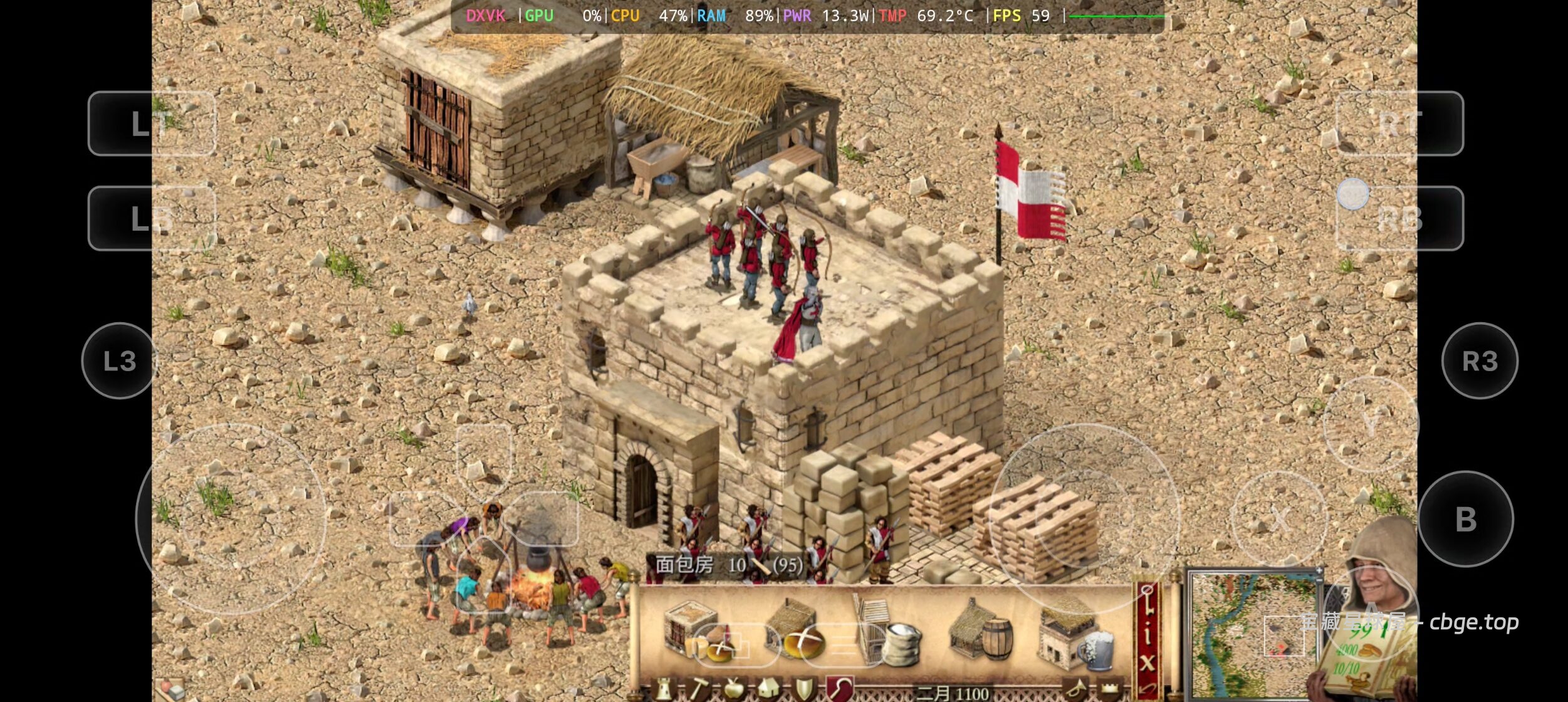This screenshot has width=1568, height=702.
Task: Open the hammer industry building category
Action: pos(698,691)
